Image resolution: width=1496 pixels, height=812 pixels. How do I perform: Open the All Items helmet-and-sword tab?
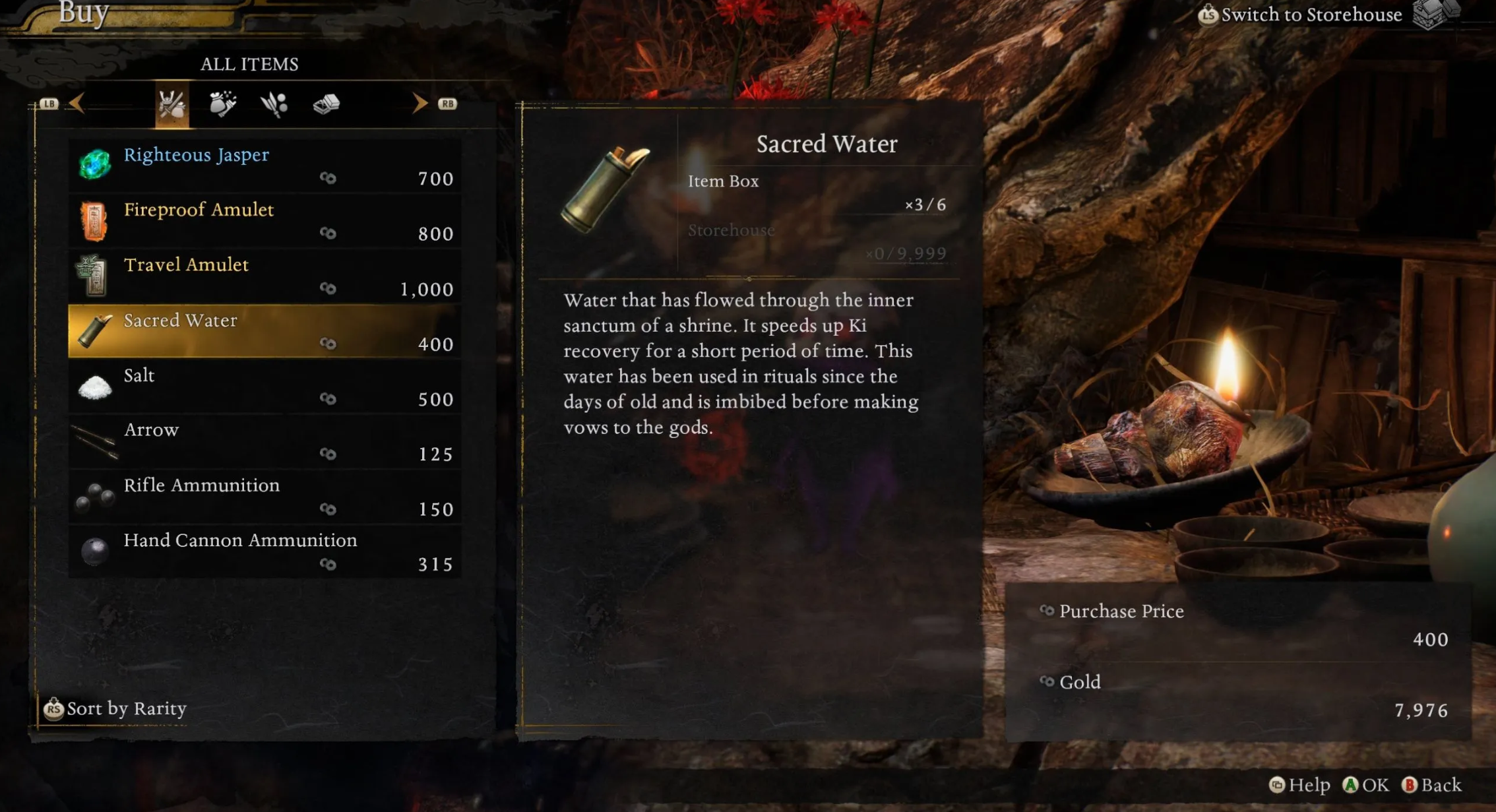click(171, 104)
